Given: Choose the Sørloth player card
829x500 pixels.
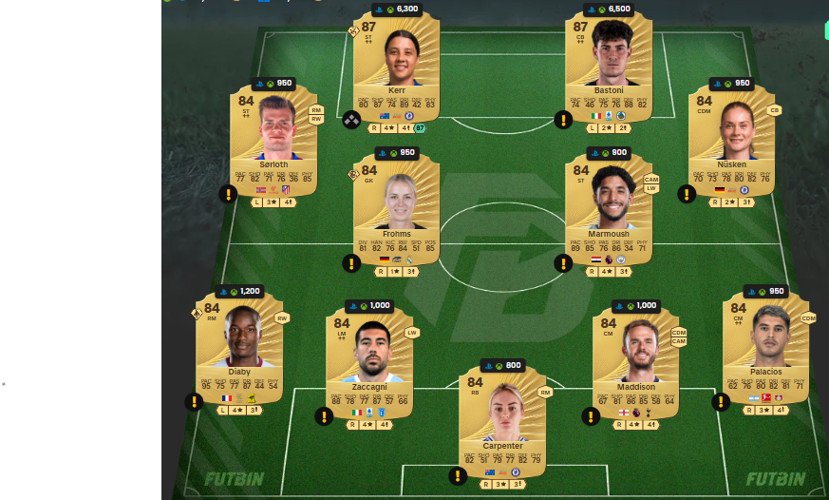Looking at the screenshot, I should pyautogui.click(x=274, y=140).
